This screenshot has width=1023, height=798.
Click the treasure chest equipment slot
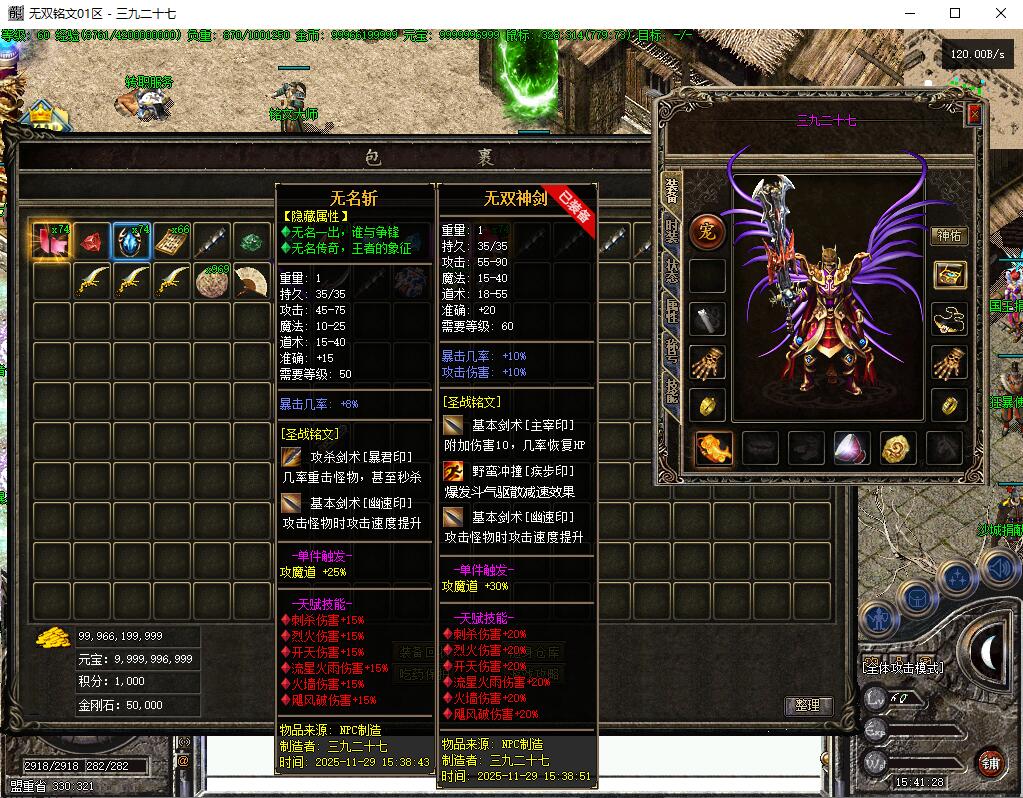(949, 275)
